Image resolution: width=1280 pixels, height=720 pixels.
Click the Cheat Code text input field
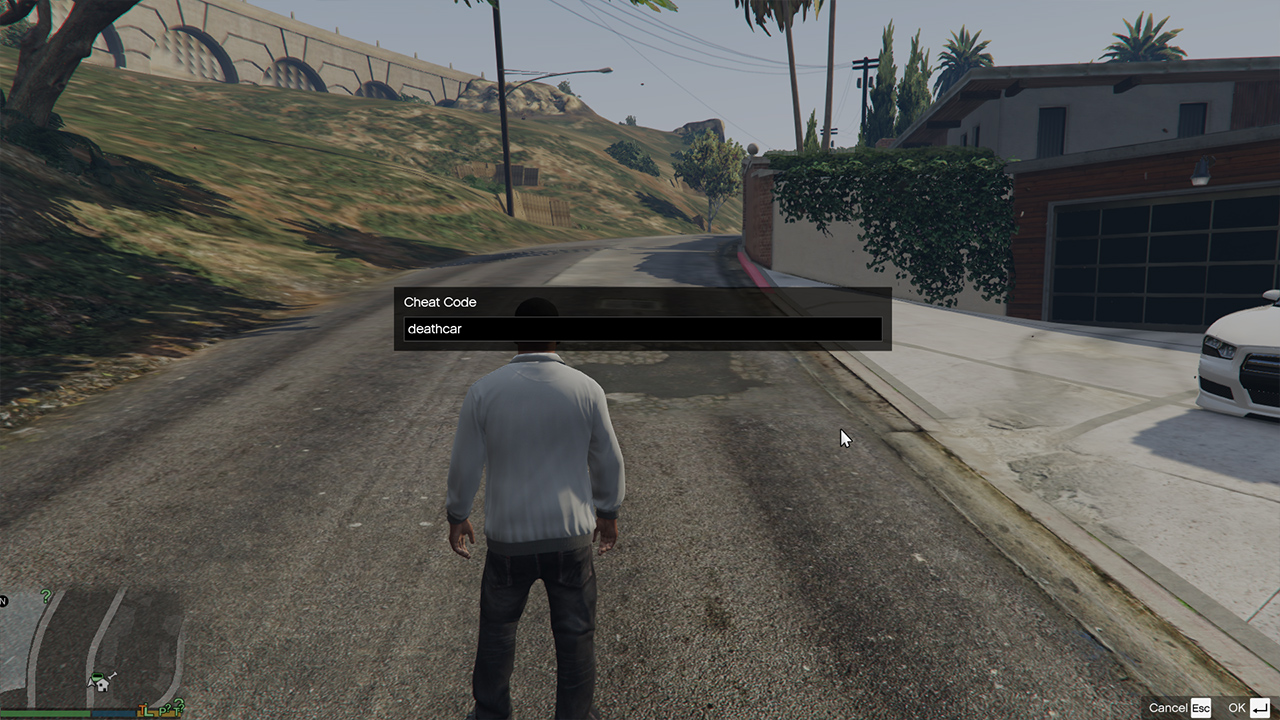pos(642,329)
